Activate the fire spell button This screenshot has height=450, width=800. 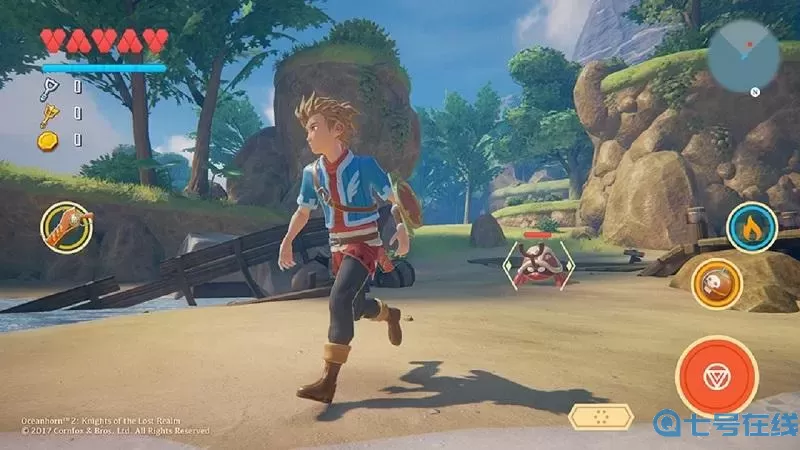click(x=751, y=227)
